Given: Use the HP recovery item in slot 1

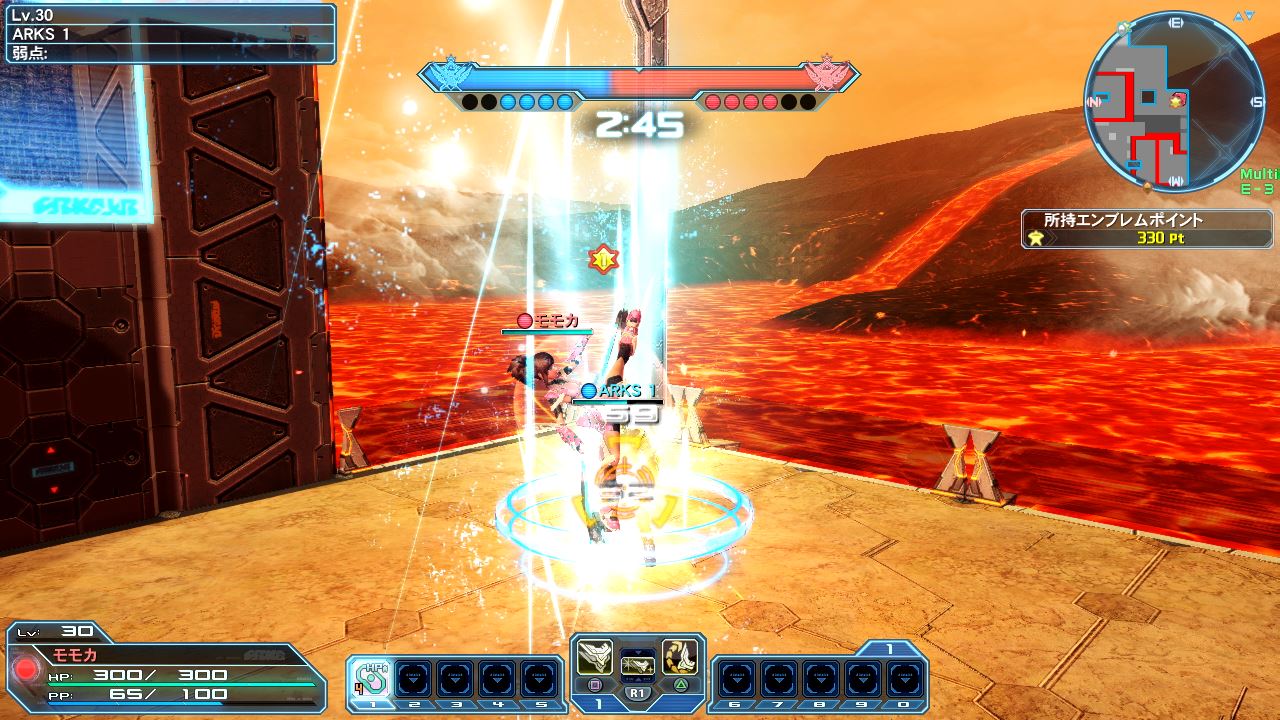Looking at the screenshot, I should [370, 676].
